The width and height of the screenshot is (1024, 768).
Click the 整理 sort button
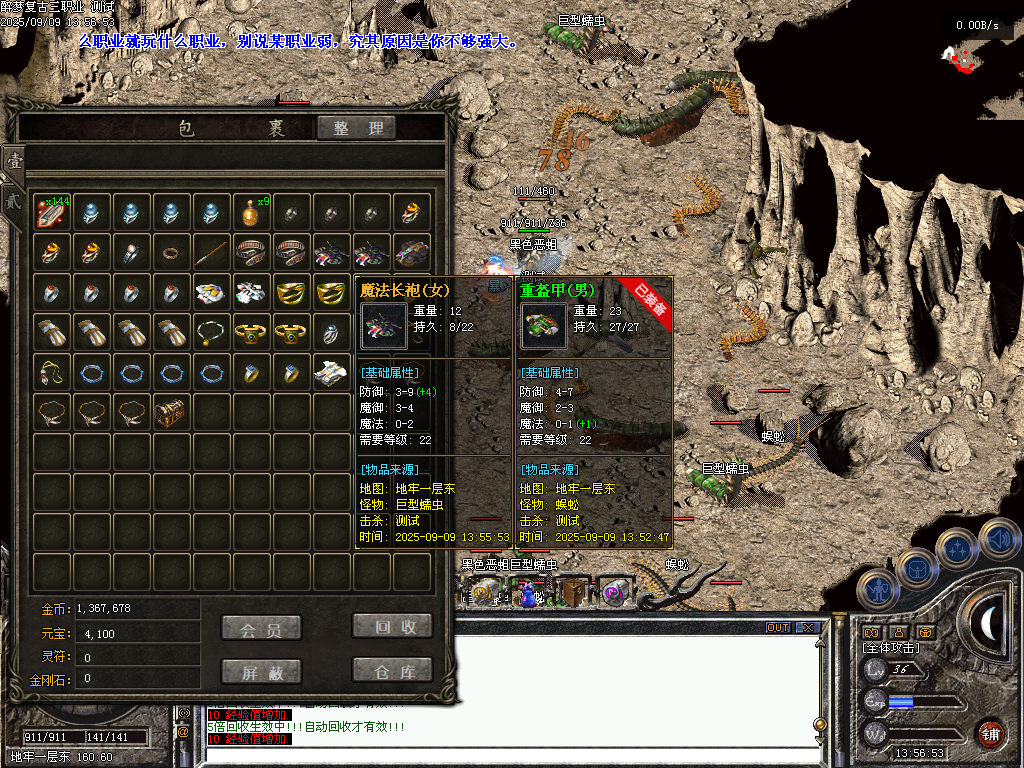point(357,128)
